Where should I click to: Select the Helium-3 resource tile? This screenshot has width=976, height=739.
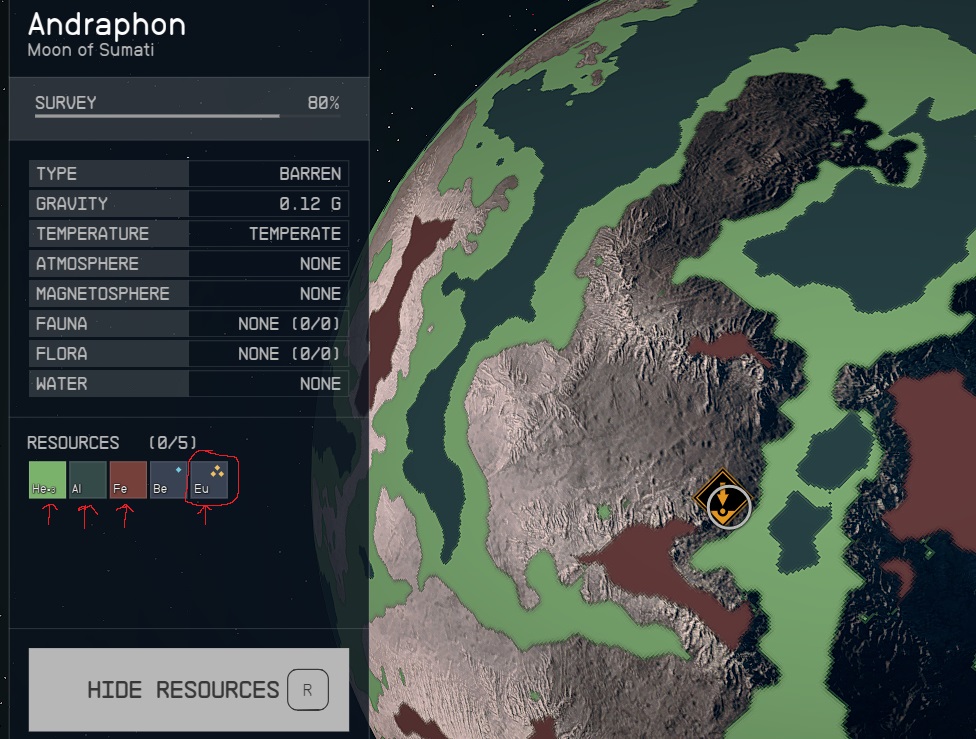click(47, 480)
